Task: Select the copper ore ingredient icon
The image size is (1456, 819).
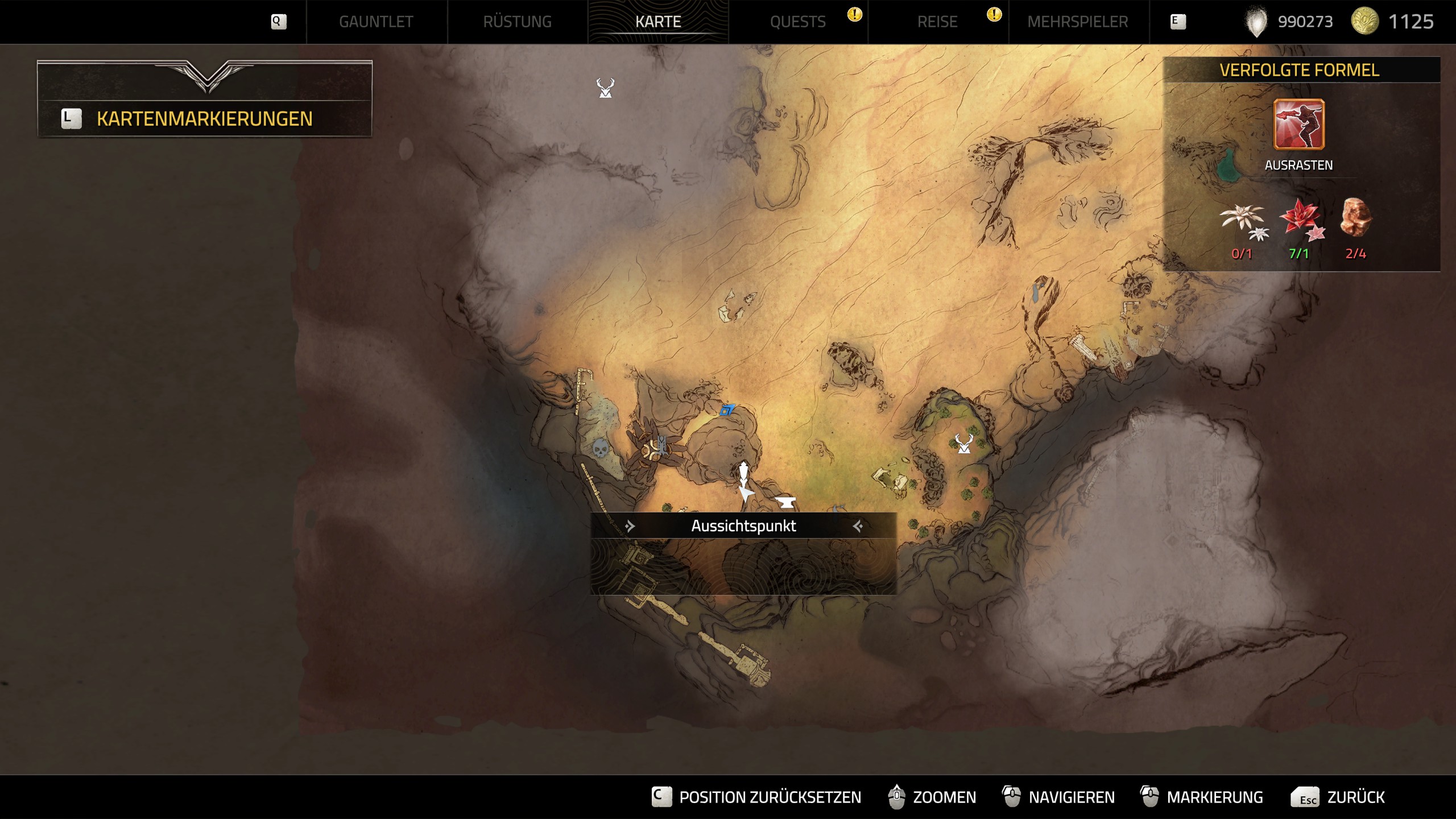Action: 1356,217
